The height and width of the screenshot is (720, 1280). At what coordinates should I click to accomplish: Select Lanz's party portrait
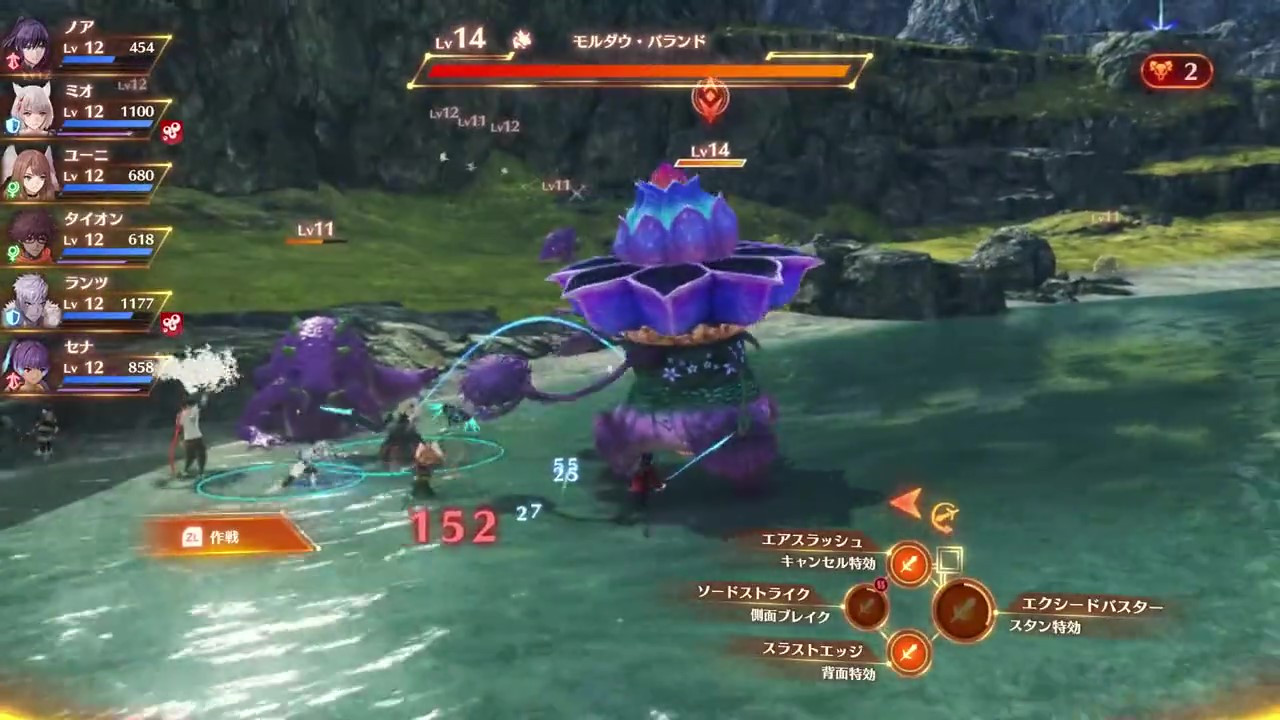tap(29, 302)
